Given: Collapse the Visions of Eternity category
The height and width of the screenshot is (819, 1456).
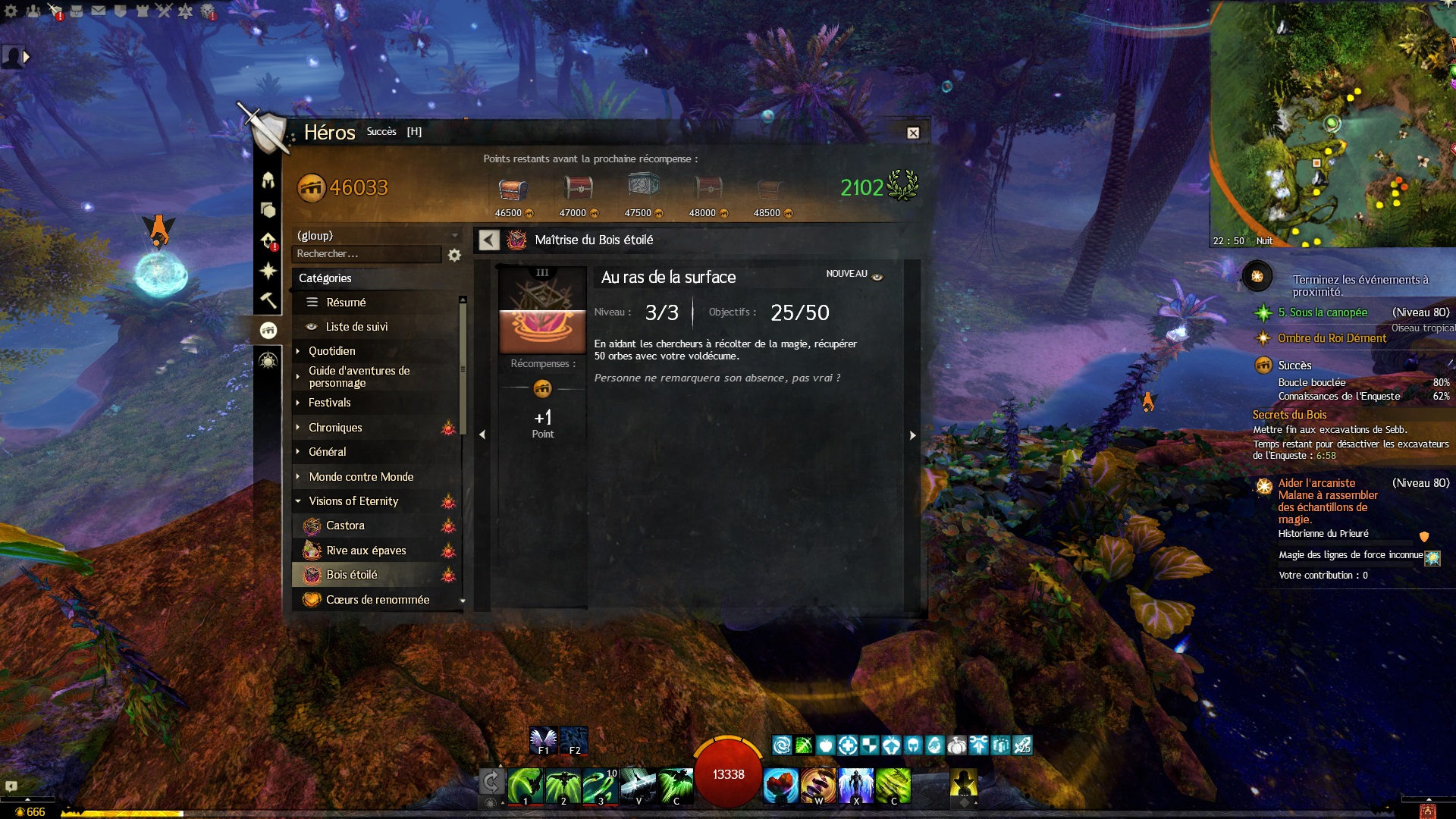Looking at the screenshot, I should click(353, 501).
